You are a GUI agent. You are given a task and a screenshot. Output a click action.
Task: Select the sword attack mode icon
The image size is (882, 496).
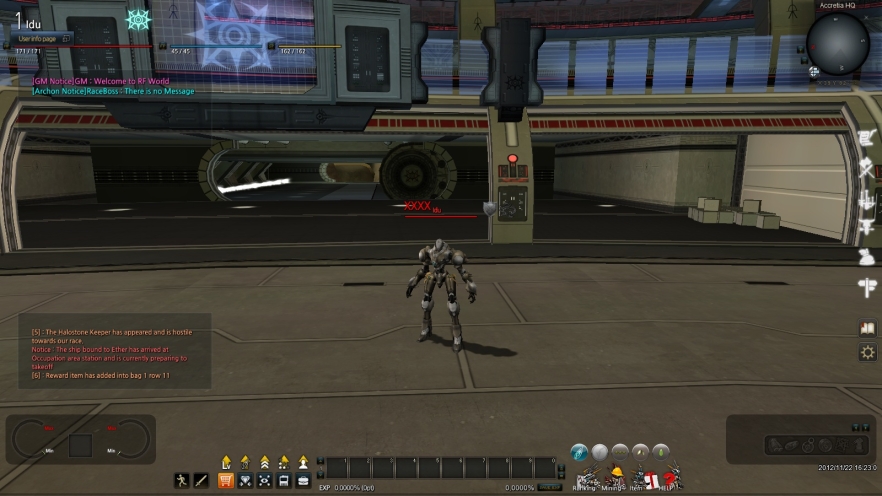point(200,480)
